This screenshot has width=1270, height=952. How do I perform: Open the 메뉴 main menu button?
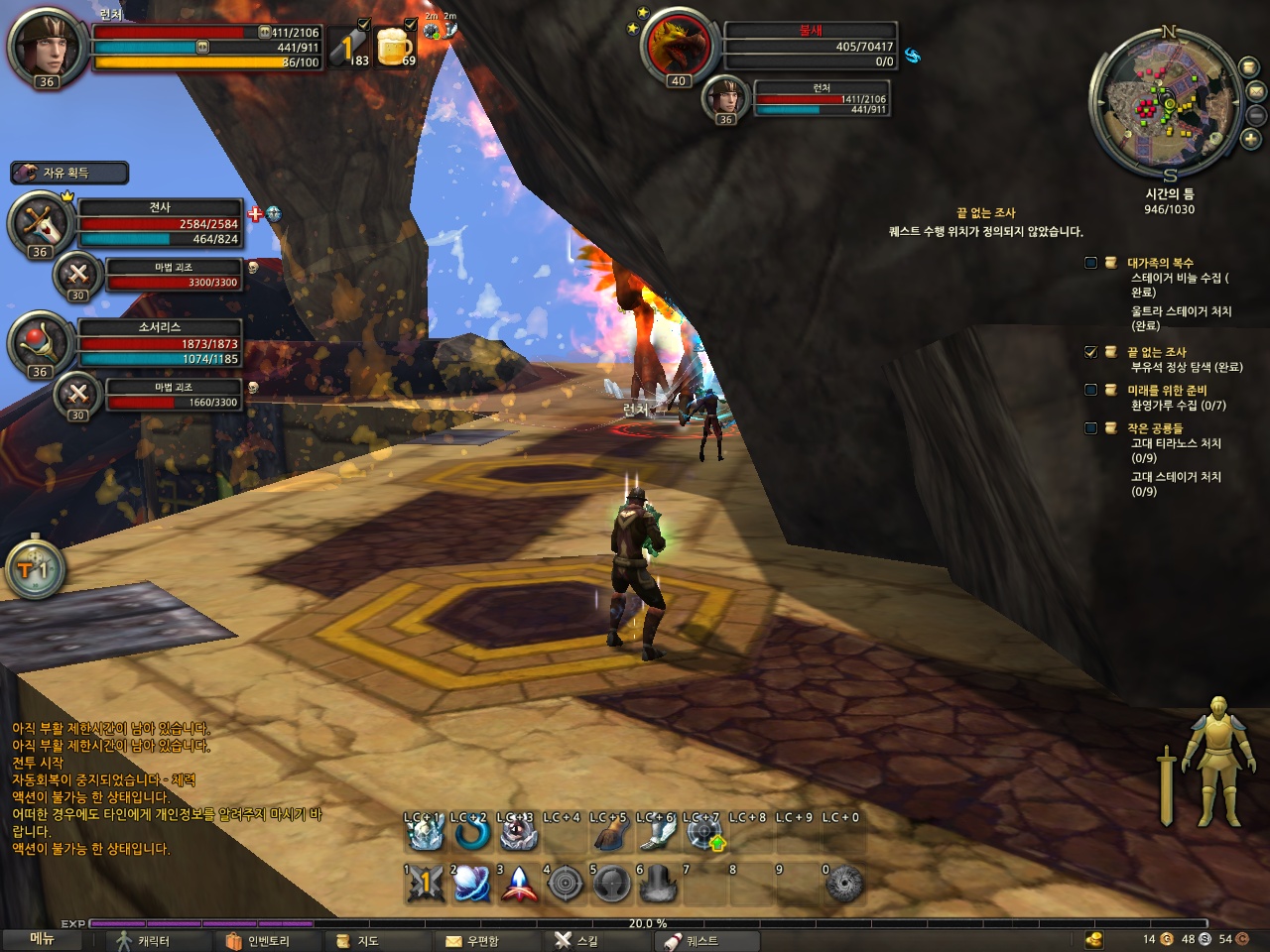(x=42, y=938)
